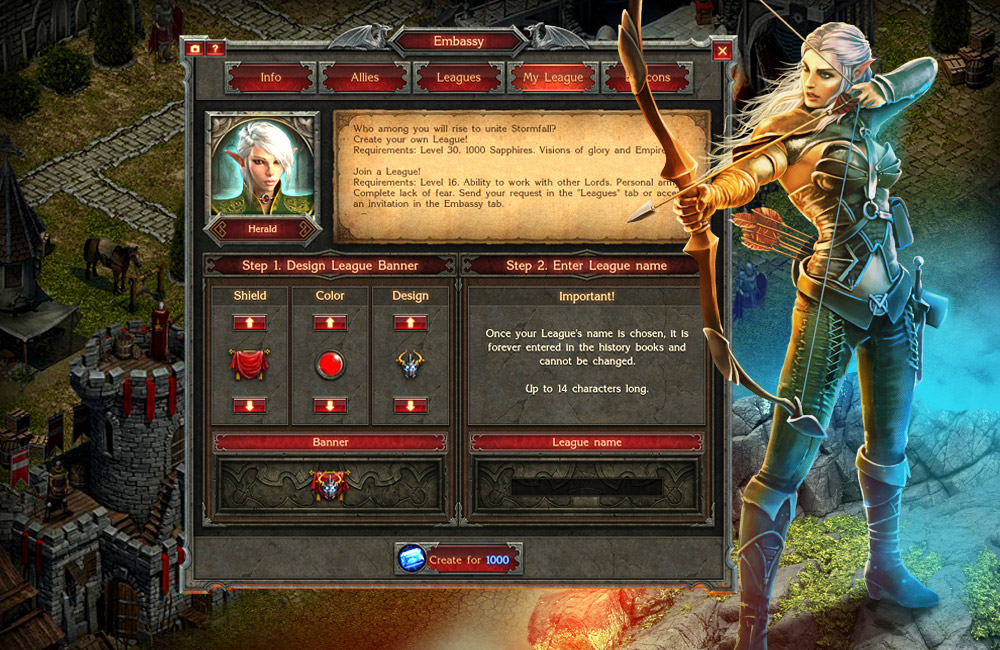The height and width of the screenshot is (650, 1000).
Task: Close the Embassy window
Action: (x=723, y=50)
